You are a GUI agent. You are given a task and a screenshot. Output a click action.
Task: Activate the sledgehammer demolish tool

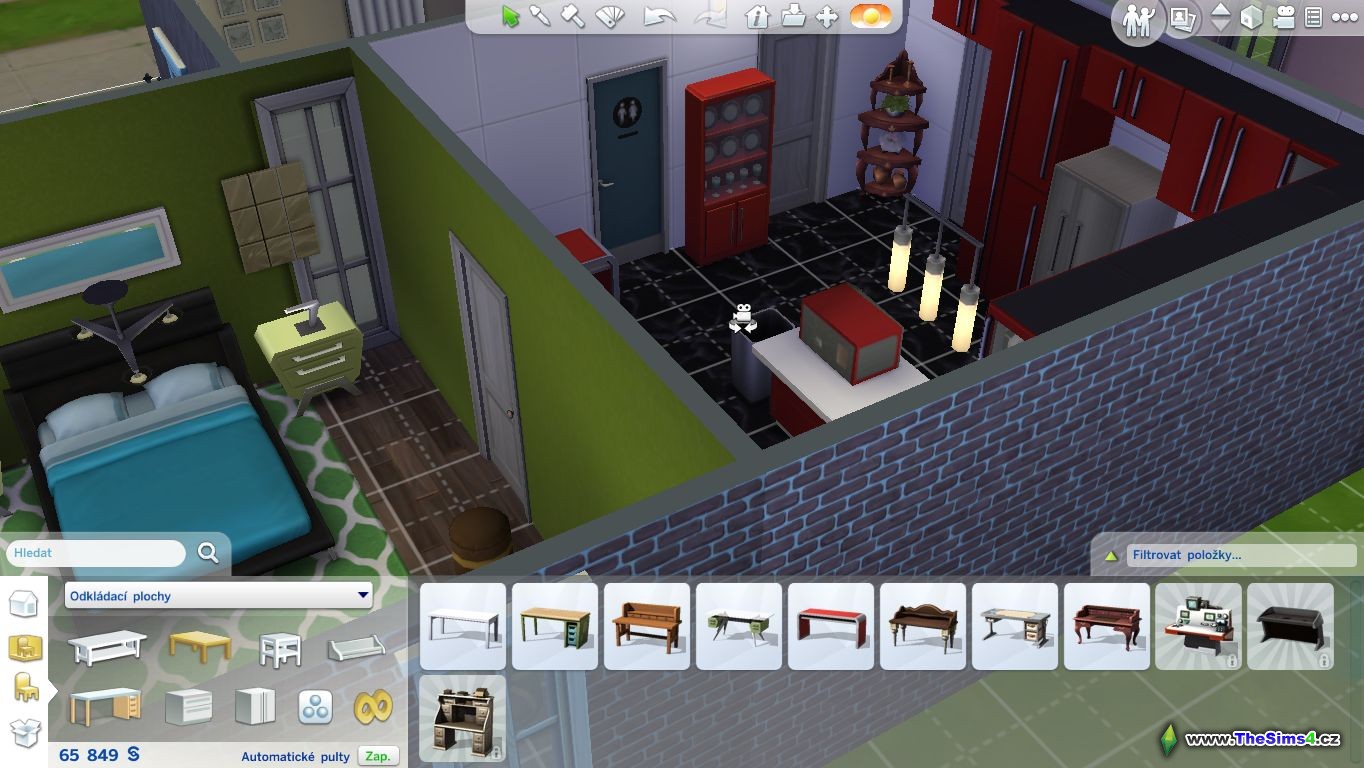[x=573, y=17]
